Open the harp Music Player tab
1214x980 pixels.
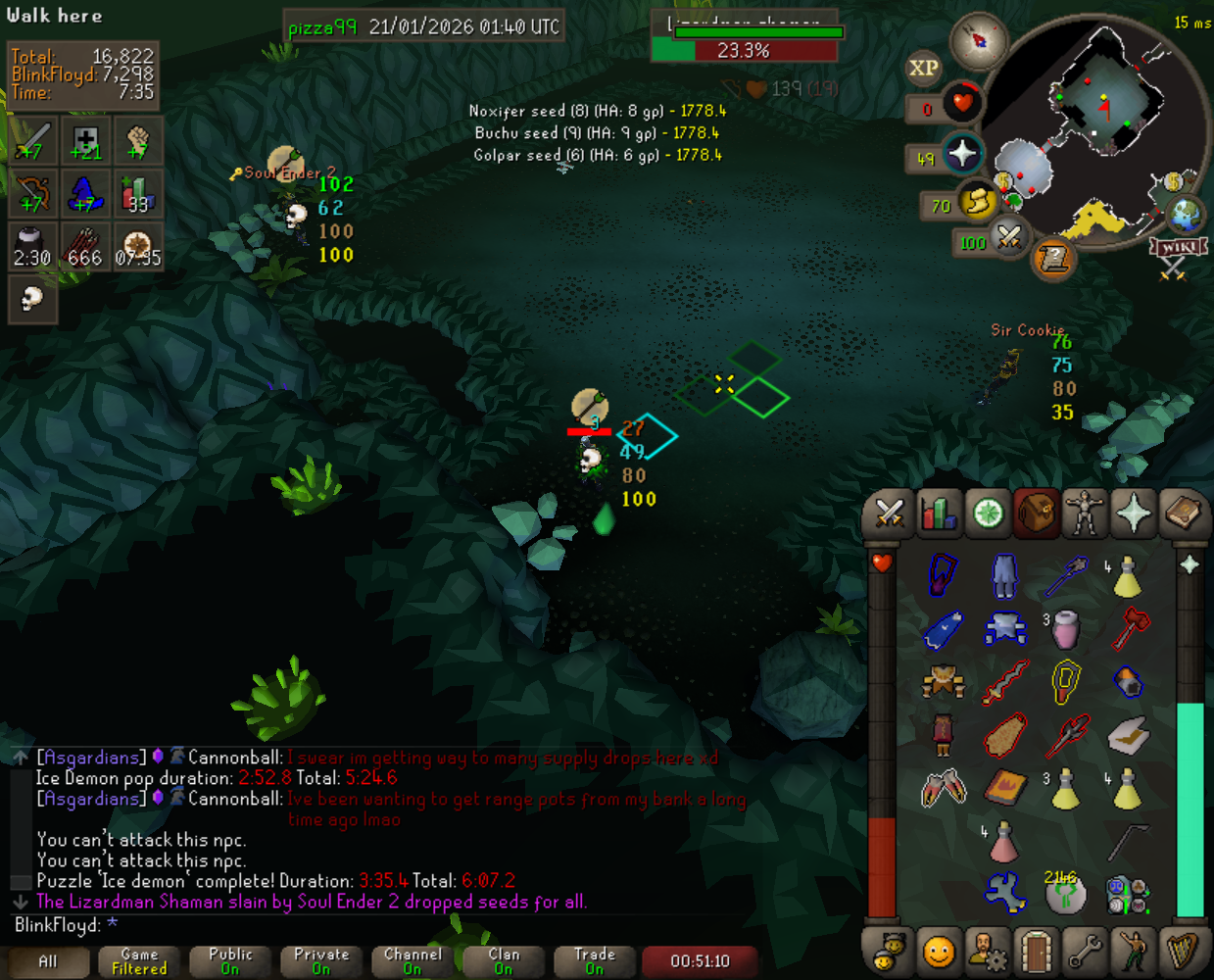pos(1183,951)
